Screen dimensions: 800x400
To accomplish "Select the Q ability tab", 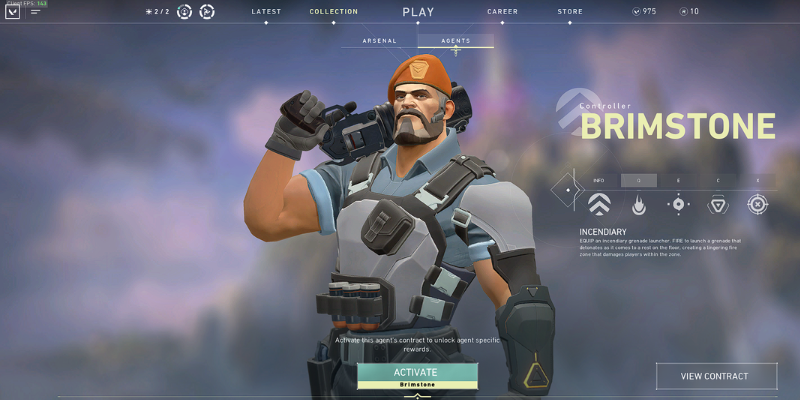I will (x=638, y=180).
